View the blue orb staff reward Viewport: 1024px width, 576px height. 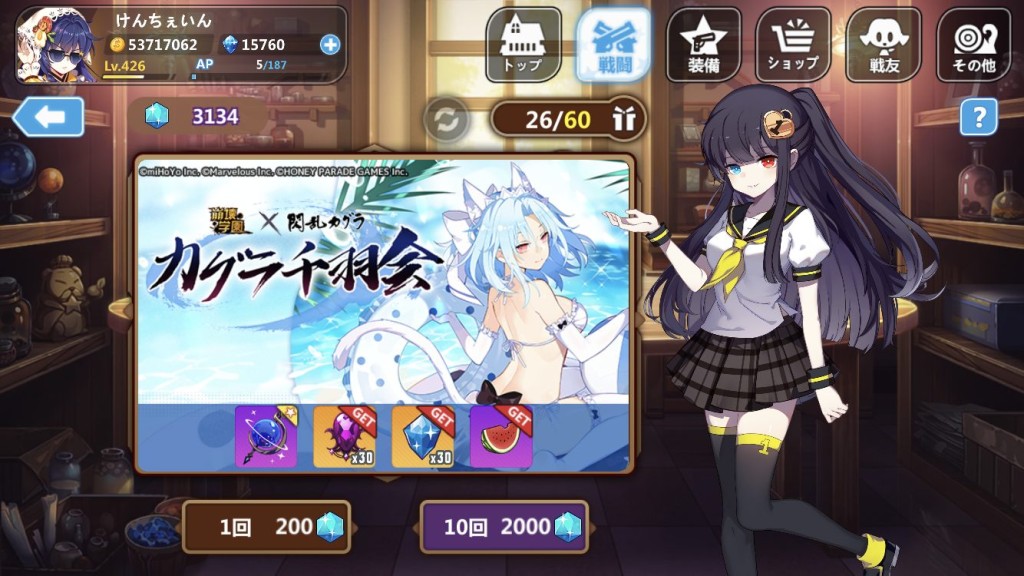tap(266, 437)
